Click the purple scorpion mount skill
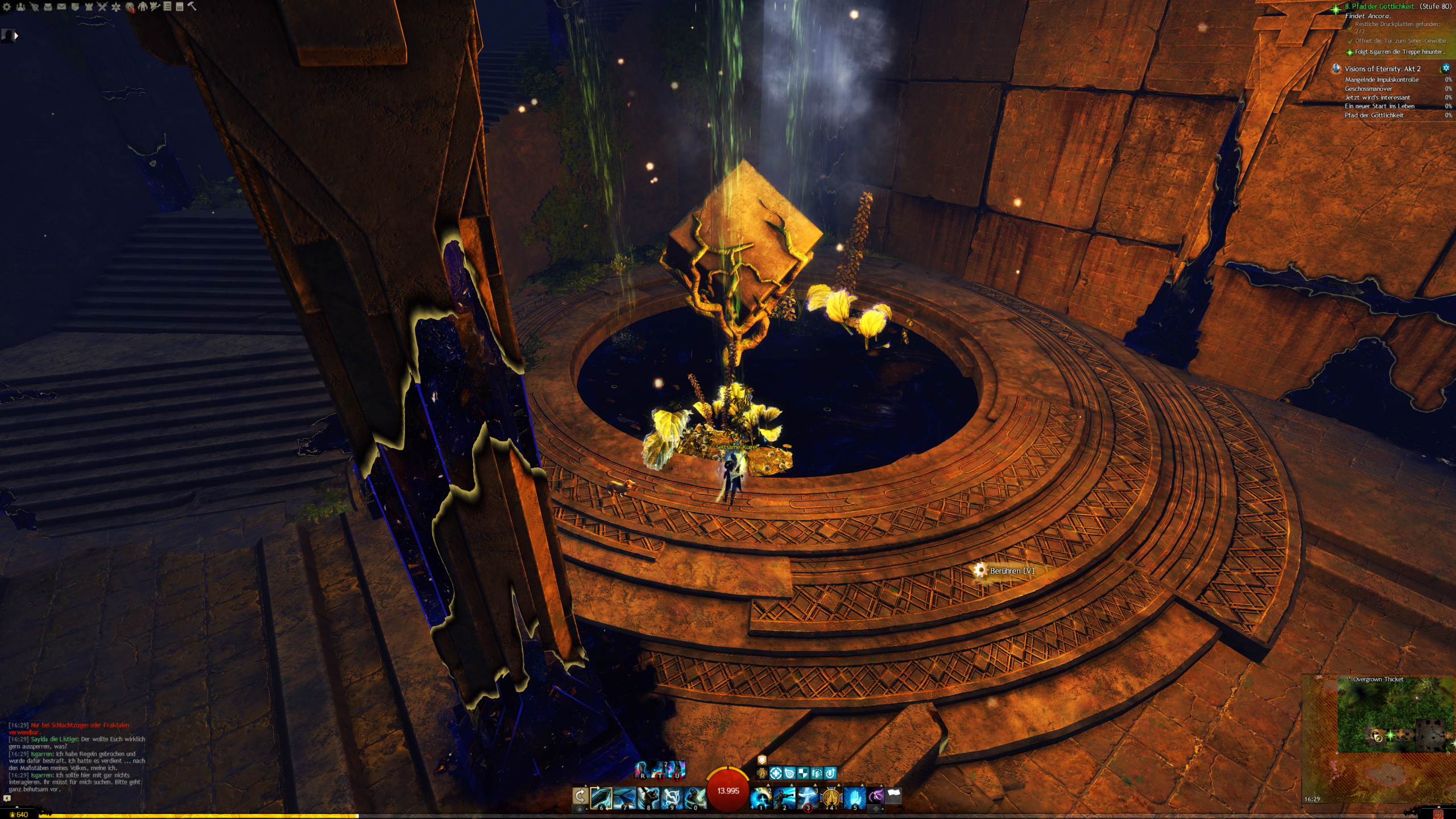 click(876, 795)
